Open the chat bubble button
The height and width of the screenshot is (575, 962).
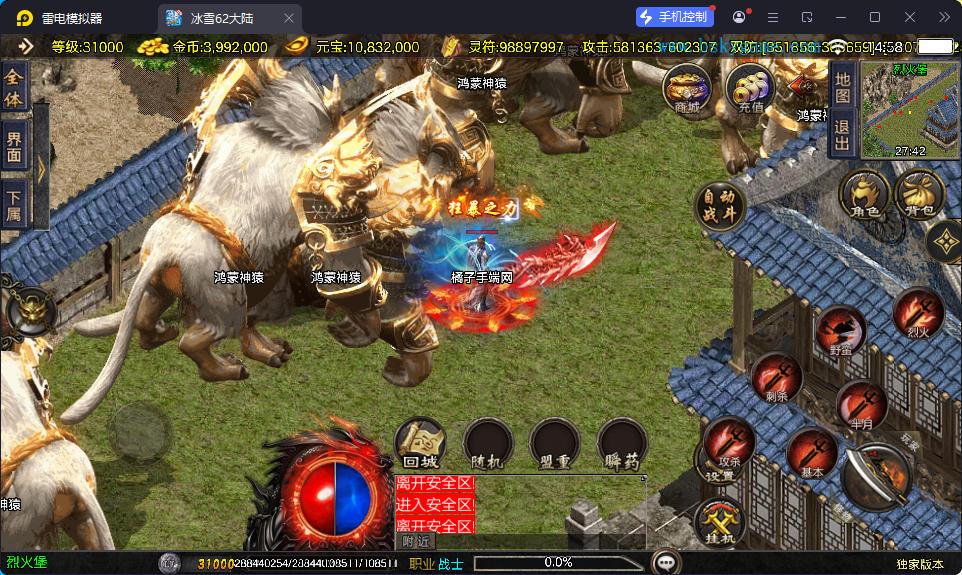(x=666, y=562)
